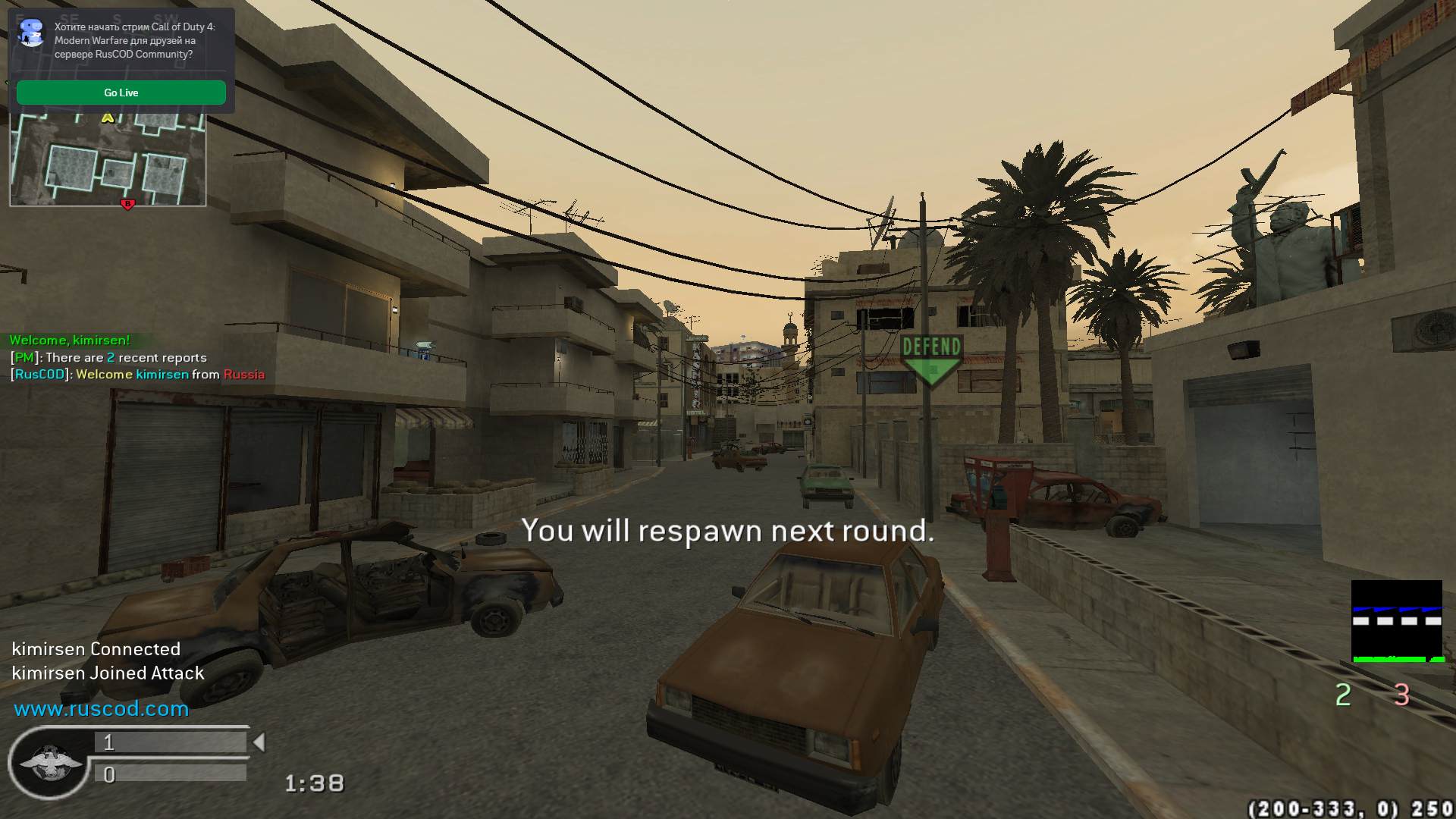Click the Discord stream prompt avatar
Image resolution: width=1456 pixels, height=819 pixels.
(x=32, y=33)
